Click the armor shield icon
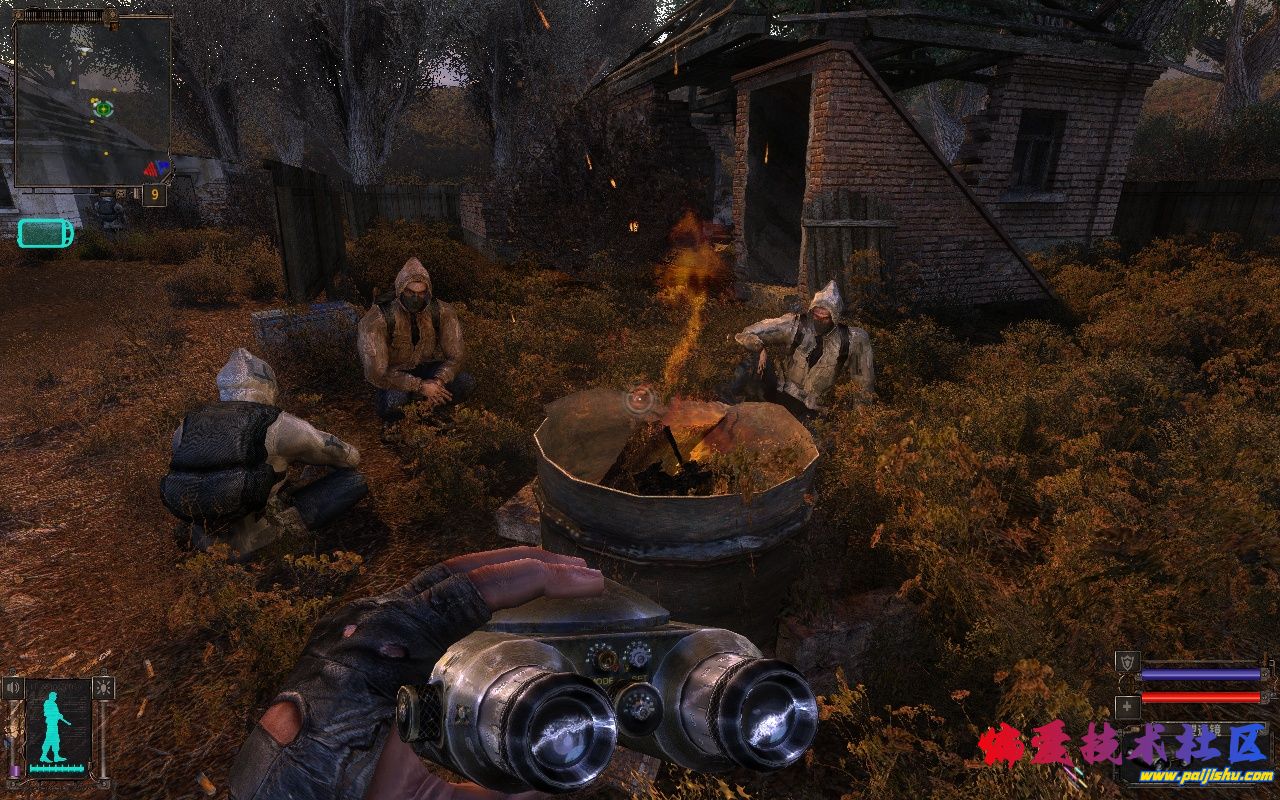1280x800 pixels. (x=1127, y=662)
